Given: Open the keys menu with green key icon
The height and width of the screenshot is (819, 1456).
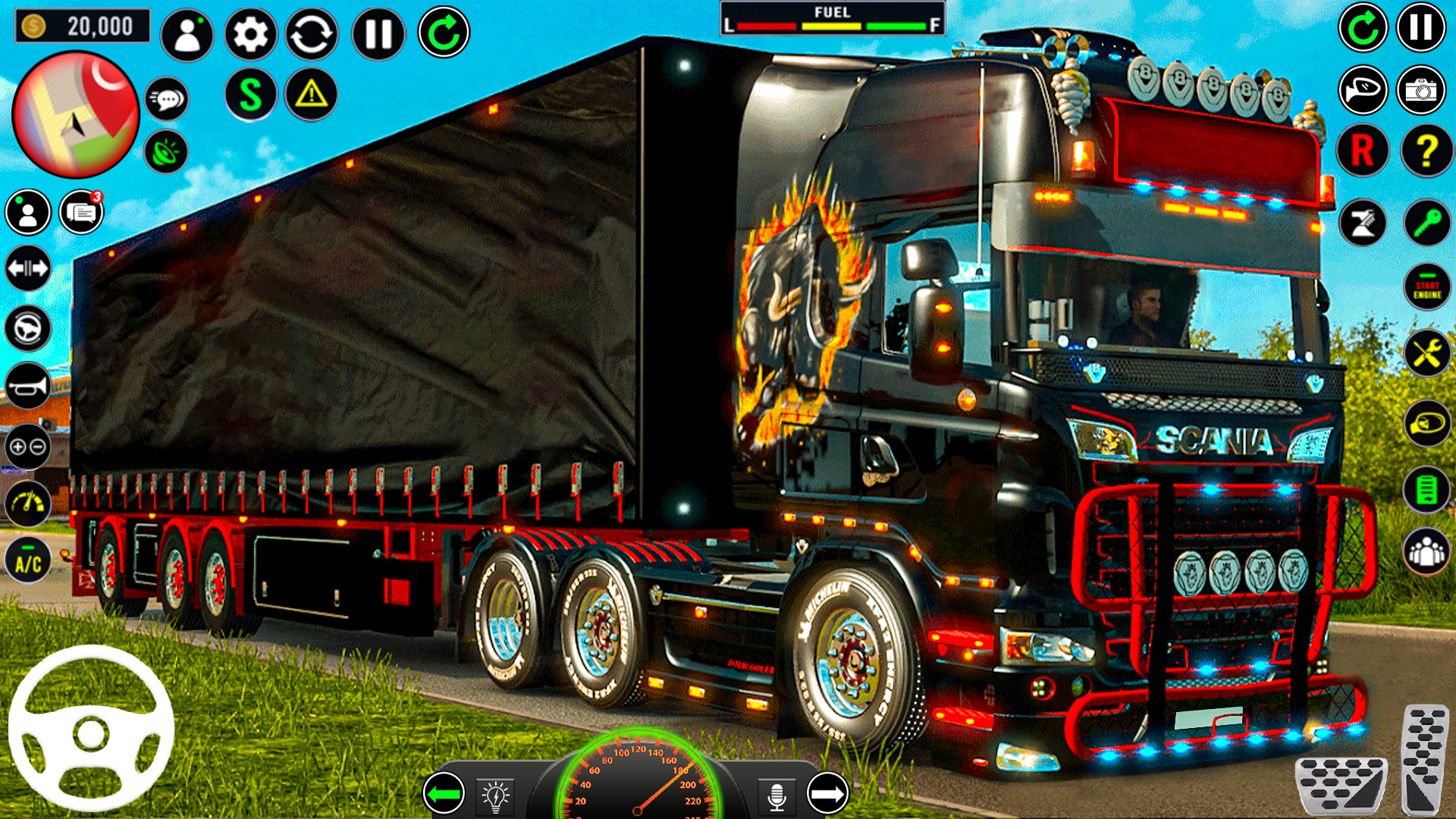Looking at the screenshot, I should [1427, 223].
